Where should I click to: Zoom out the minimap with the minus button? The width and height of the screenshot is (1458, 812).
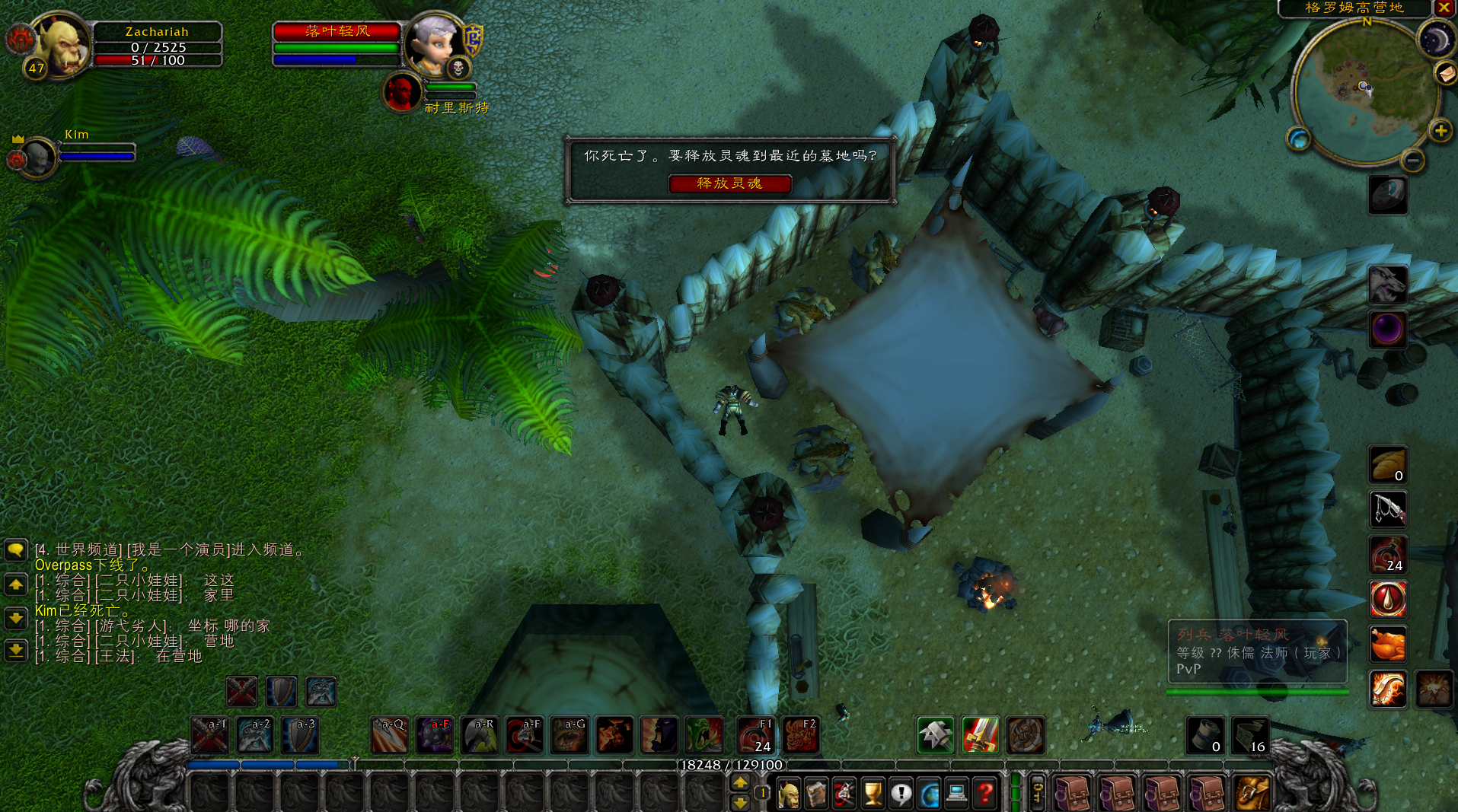point(1412,161)
